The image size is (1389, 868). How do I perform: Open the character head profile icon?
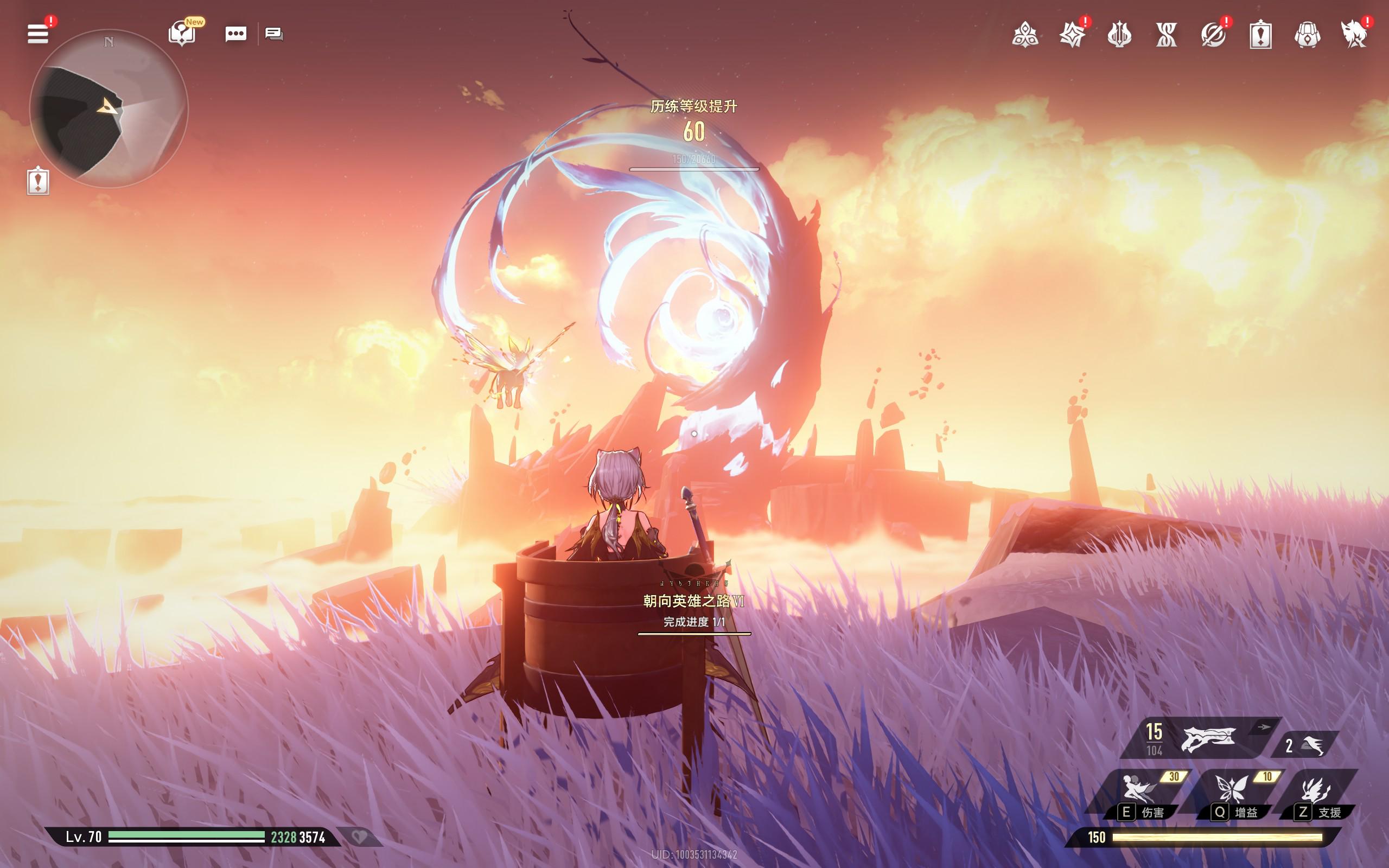[1354, 35]
